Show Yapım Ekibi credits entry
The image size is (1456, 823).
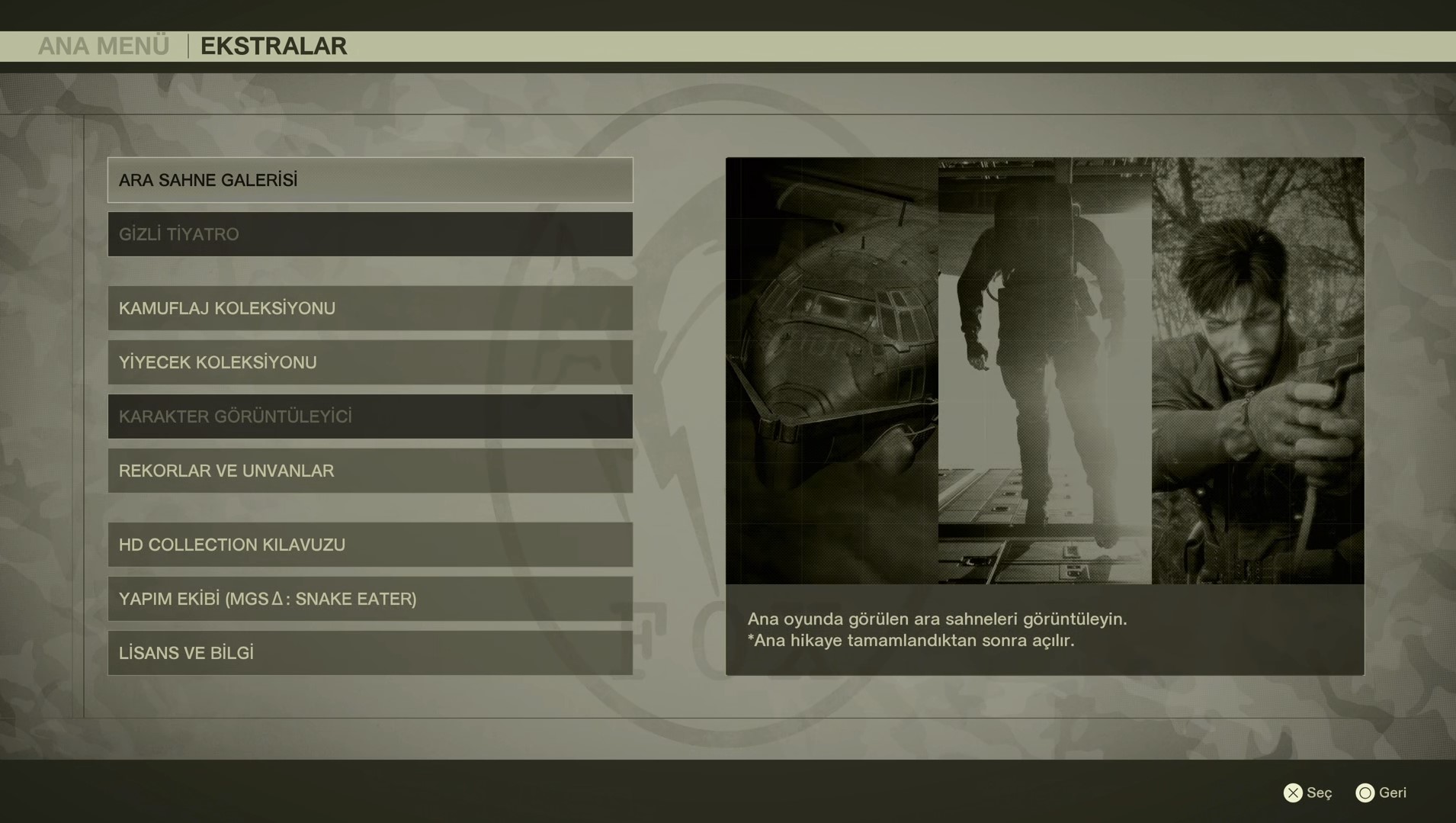click(x=370, y=599)
